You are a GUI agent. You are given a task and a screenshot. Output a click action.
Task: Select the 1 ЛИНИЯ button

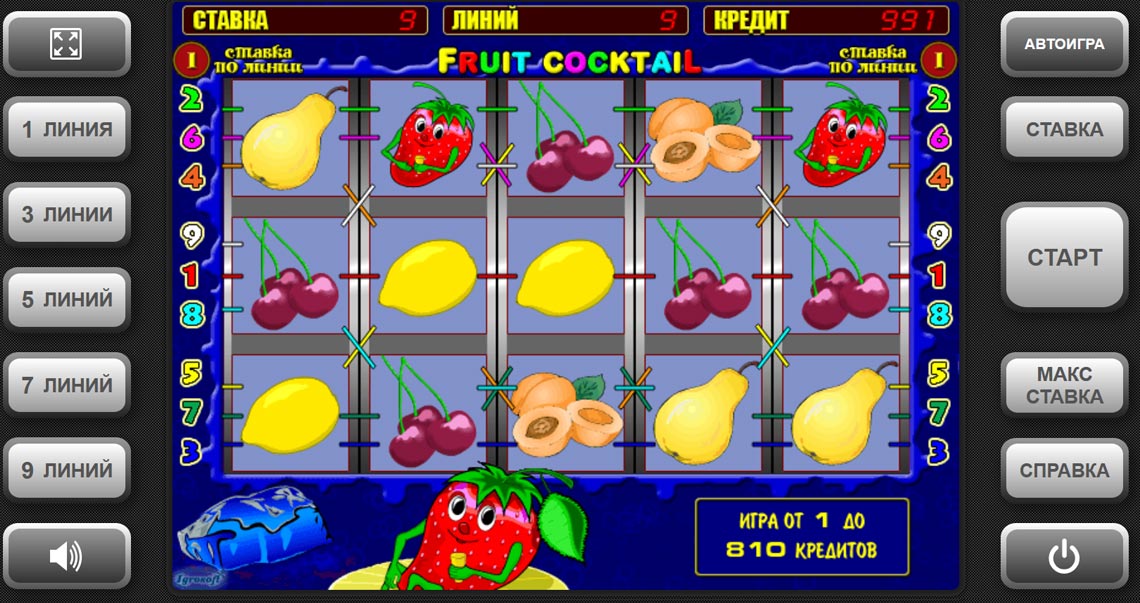point(66,129)
